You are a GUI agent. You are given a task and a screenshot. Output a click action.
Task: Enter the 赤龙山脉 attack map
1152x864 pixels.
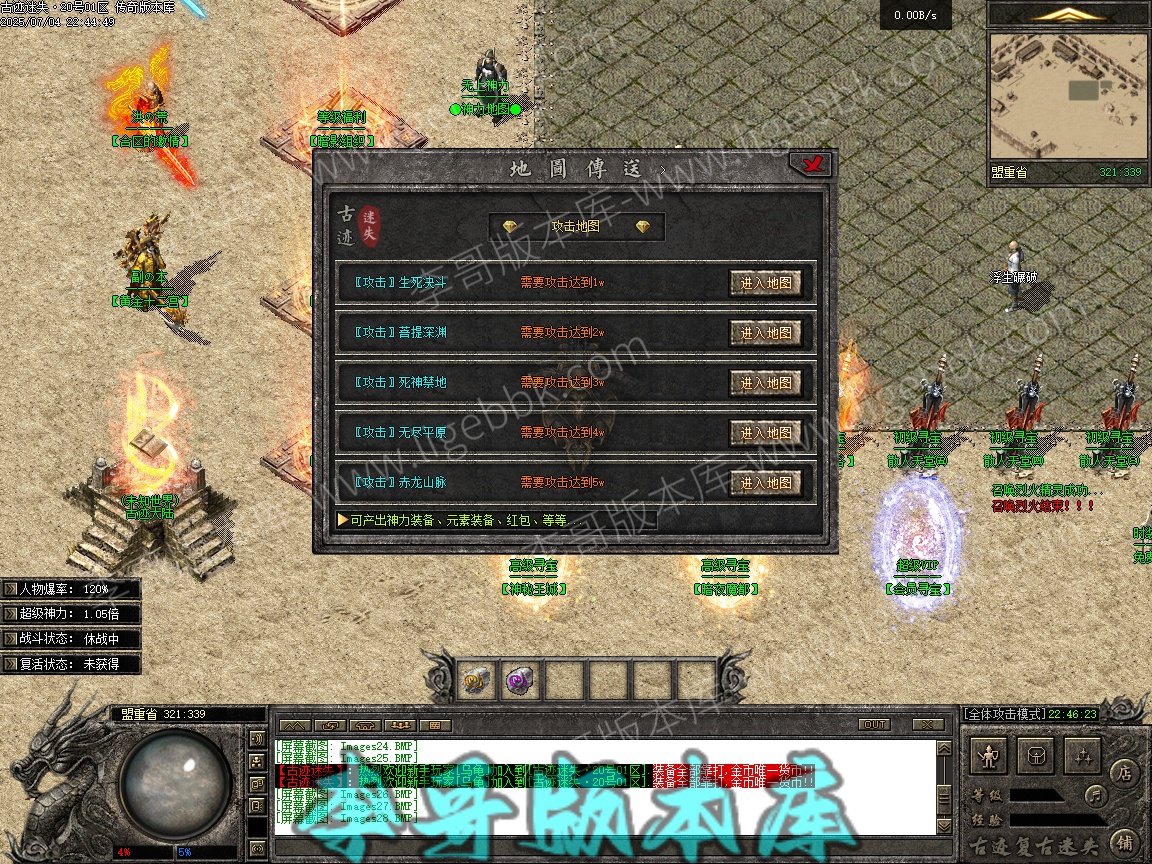tap(765, 483)
